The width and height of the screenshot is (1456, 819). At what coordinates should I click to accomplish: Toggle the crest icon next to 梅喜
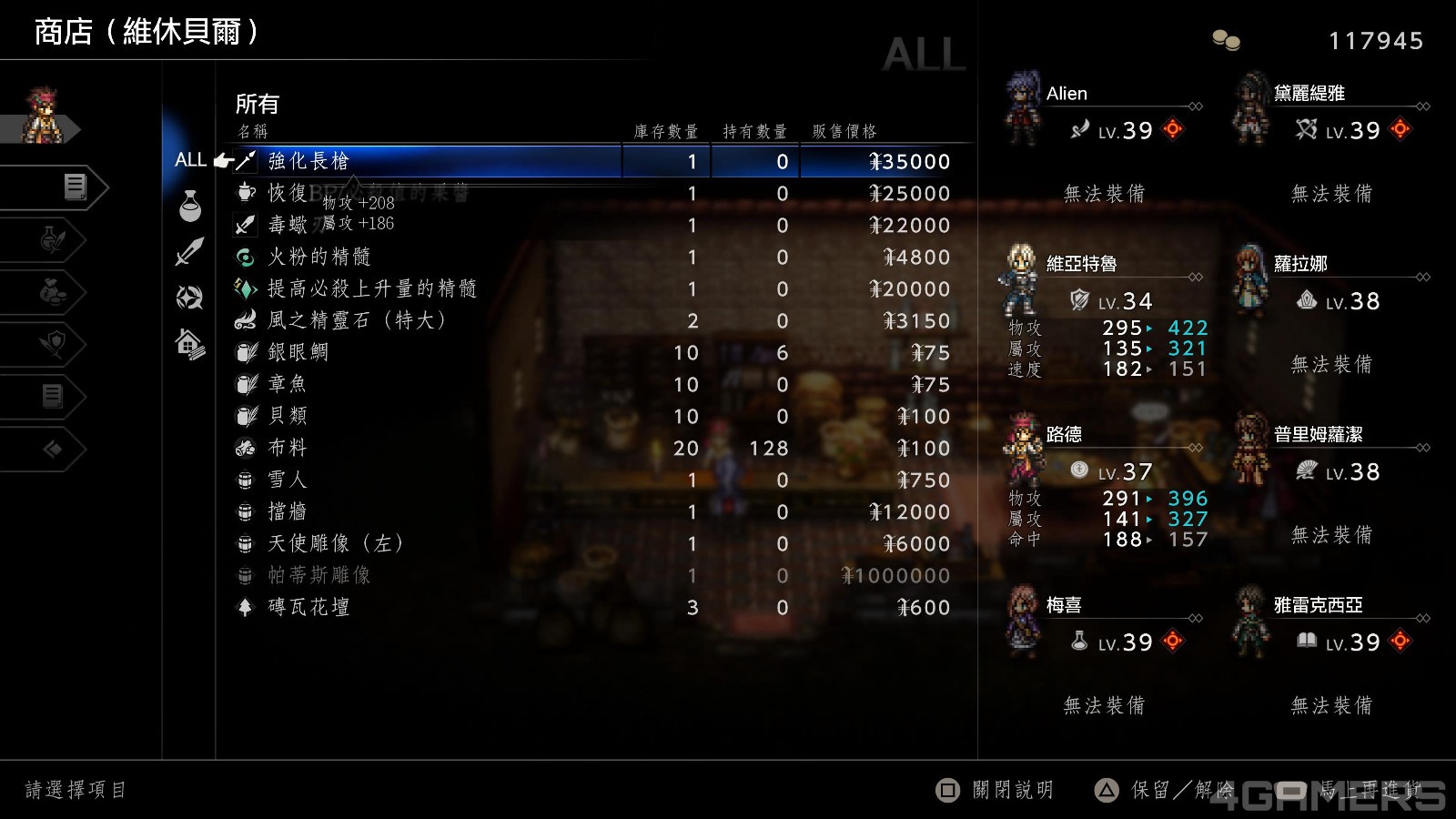(1172, 642)
